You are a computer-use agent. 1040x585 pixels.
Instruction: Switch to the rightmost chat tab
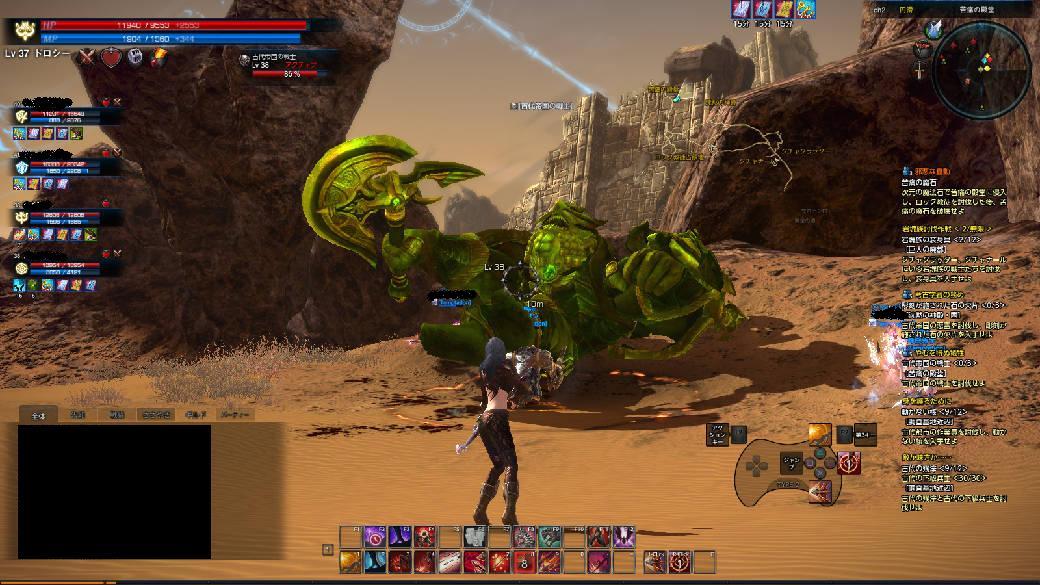tap(234, 413)
